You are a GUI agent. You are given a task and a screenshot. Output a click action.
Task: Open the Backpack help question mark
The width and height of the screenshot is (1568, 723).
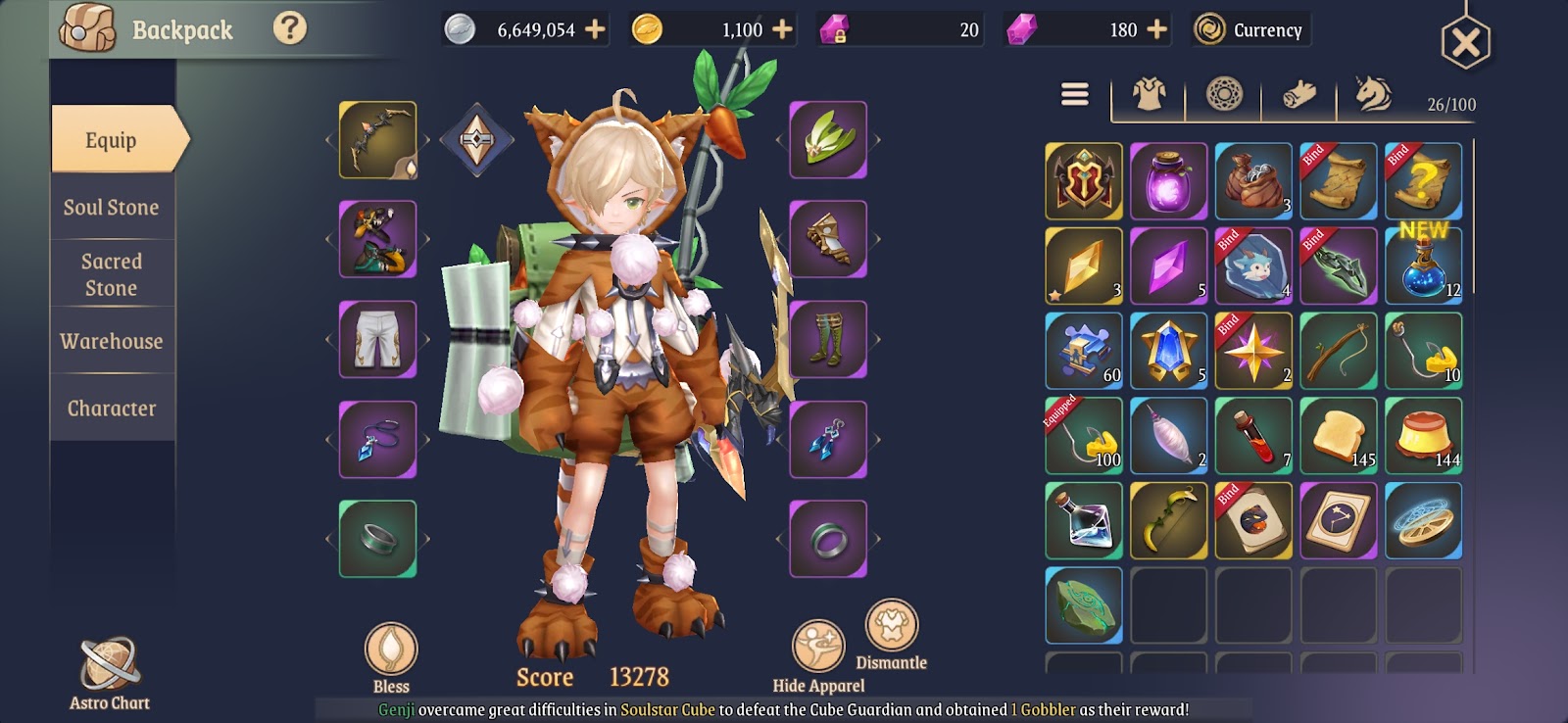point(289,28)
